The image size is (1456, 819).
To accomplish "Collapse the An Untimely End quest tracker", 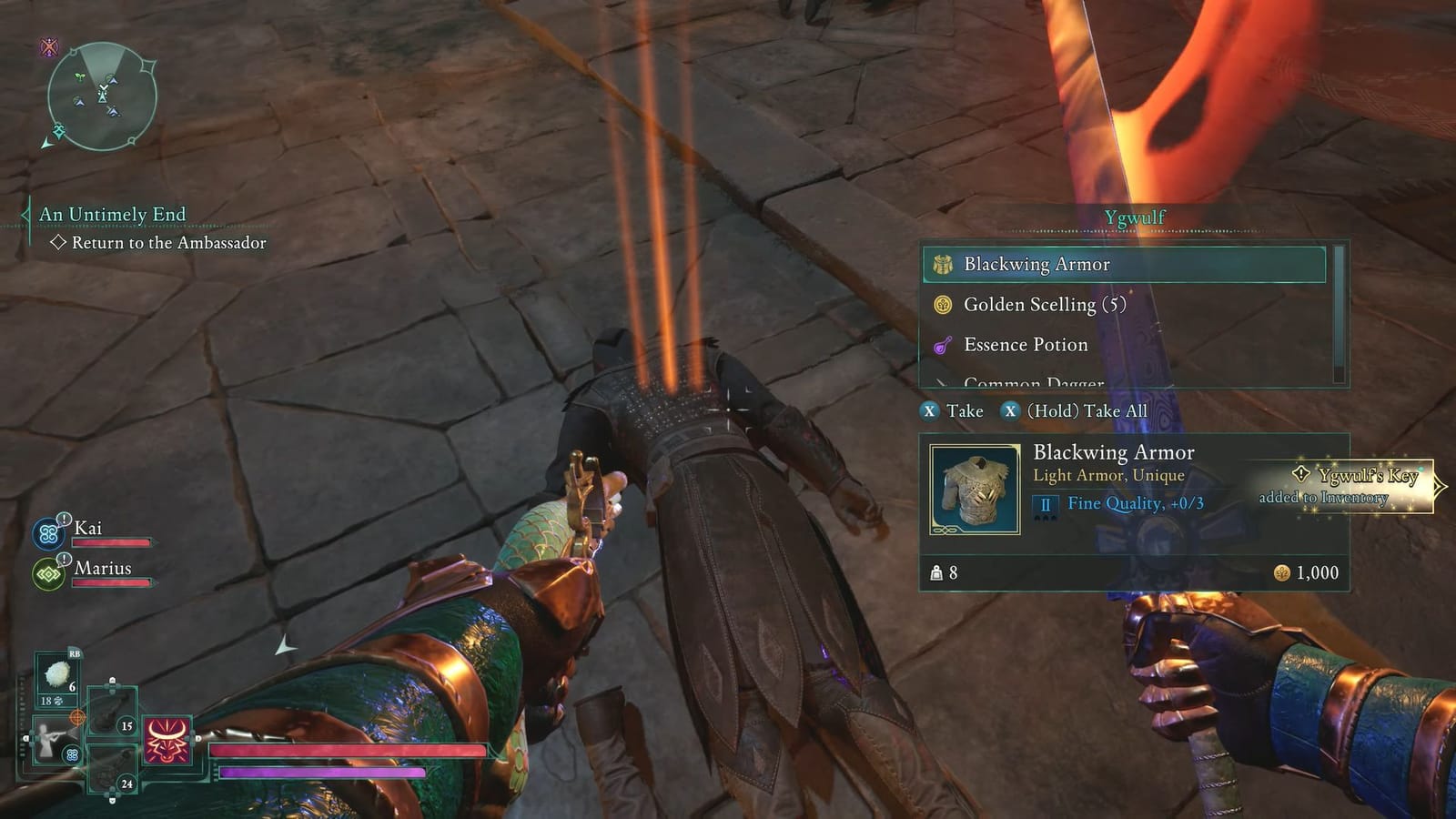I will 25,214.
